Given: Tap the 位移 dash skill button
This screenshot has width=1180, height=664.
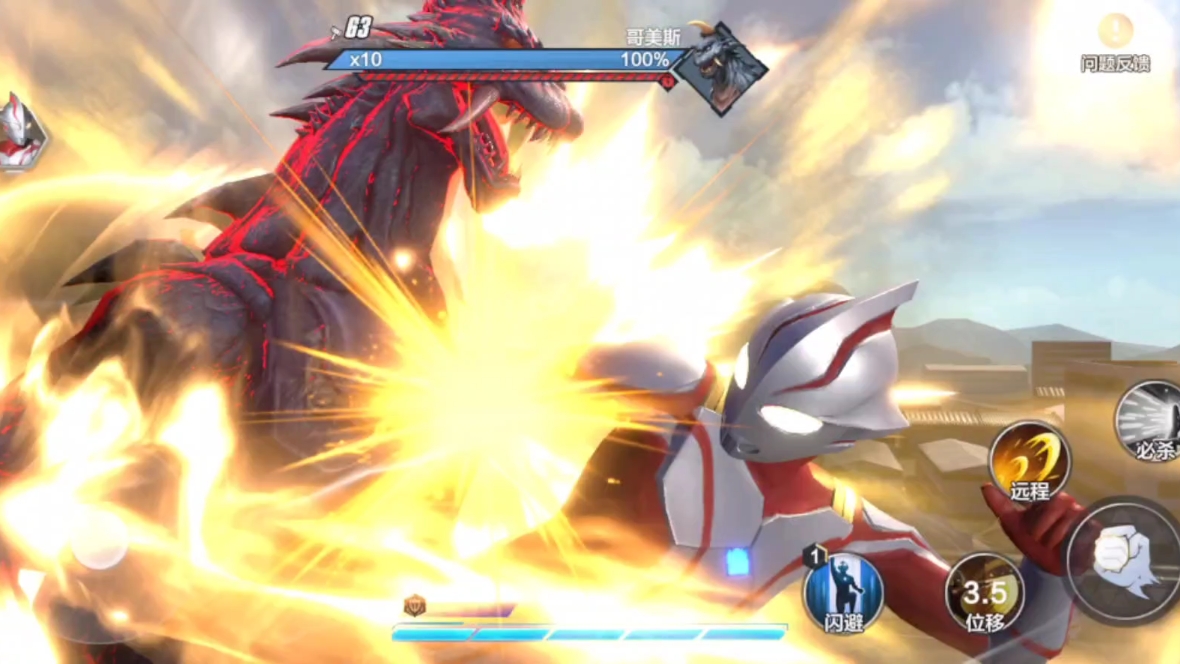Looking at the screenshot, I should coord(985,592).
